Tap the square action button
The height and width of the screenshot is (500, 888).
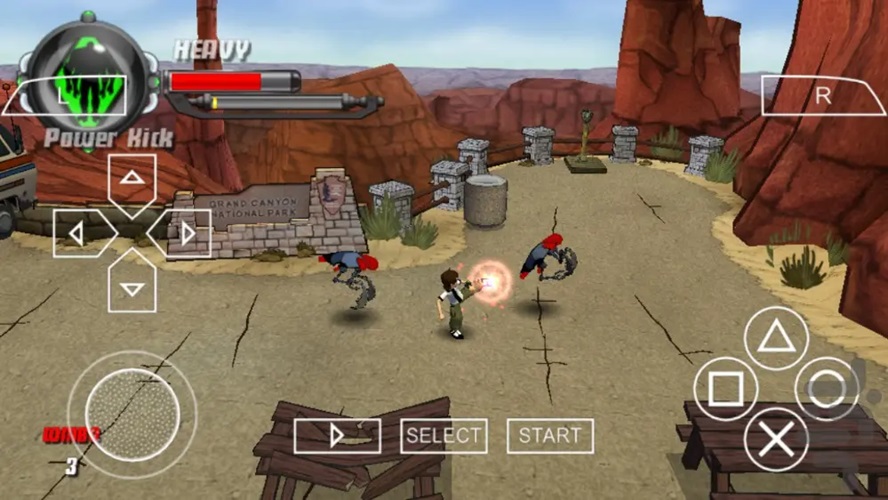pos(725,389)
